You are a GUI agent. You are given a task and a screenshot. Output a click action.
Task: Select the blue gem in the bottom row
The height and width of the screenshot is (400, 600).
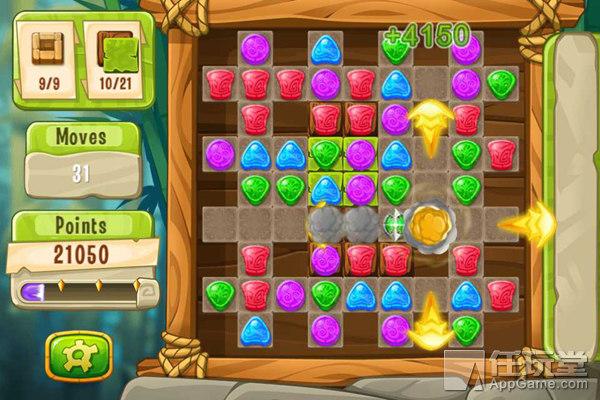point(254,328)
